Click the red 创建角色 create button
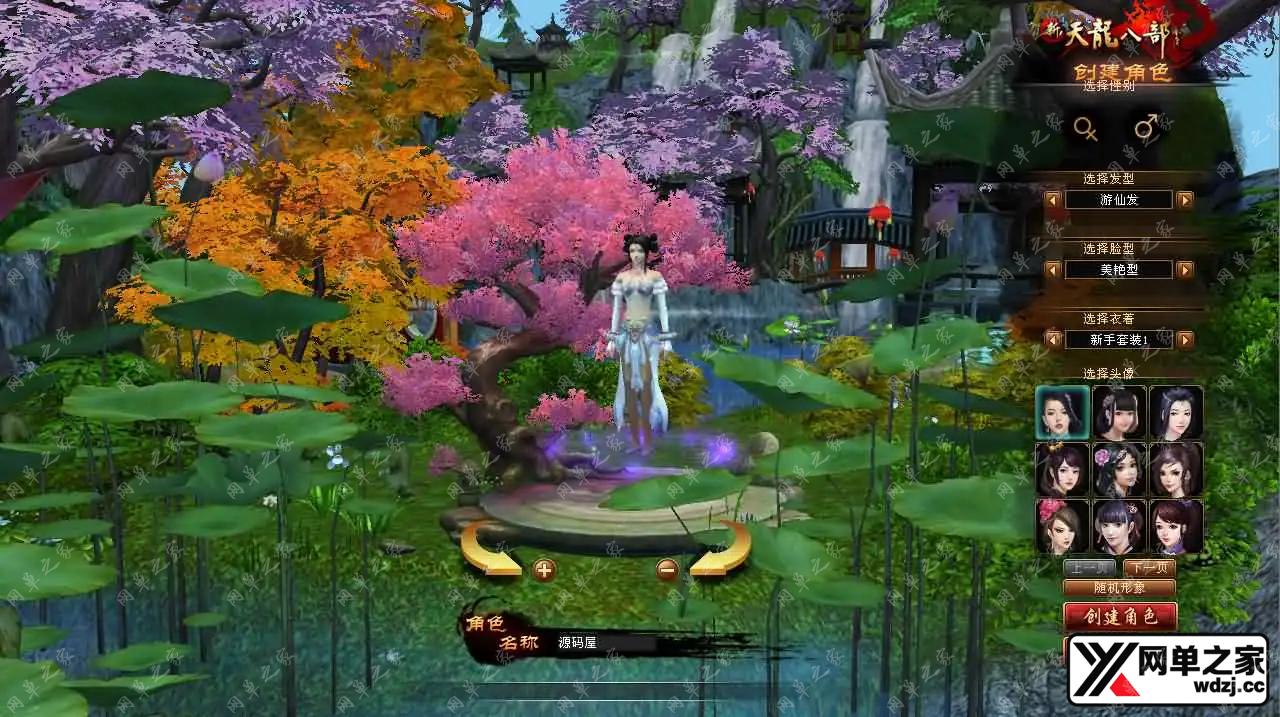 (x=1120, y=616)
